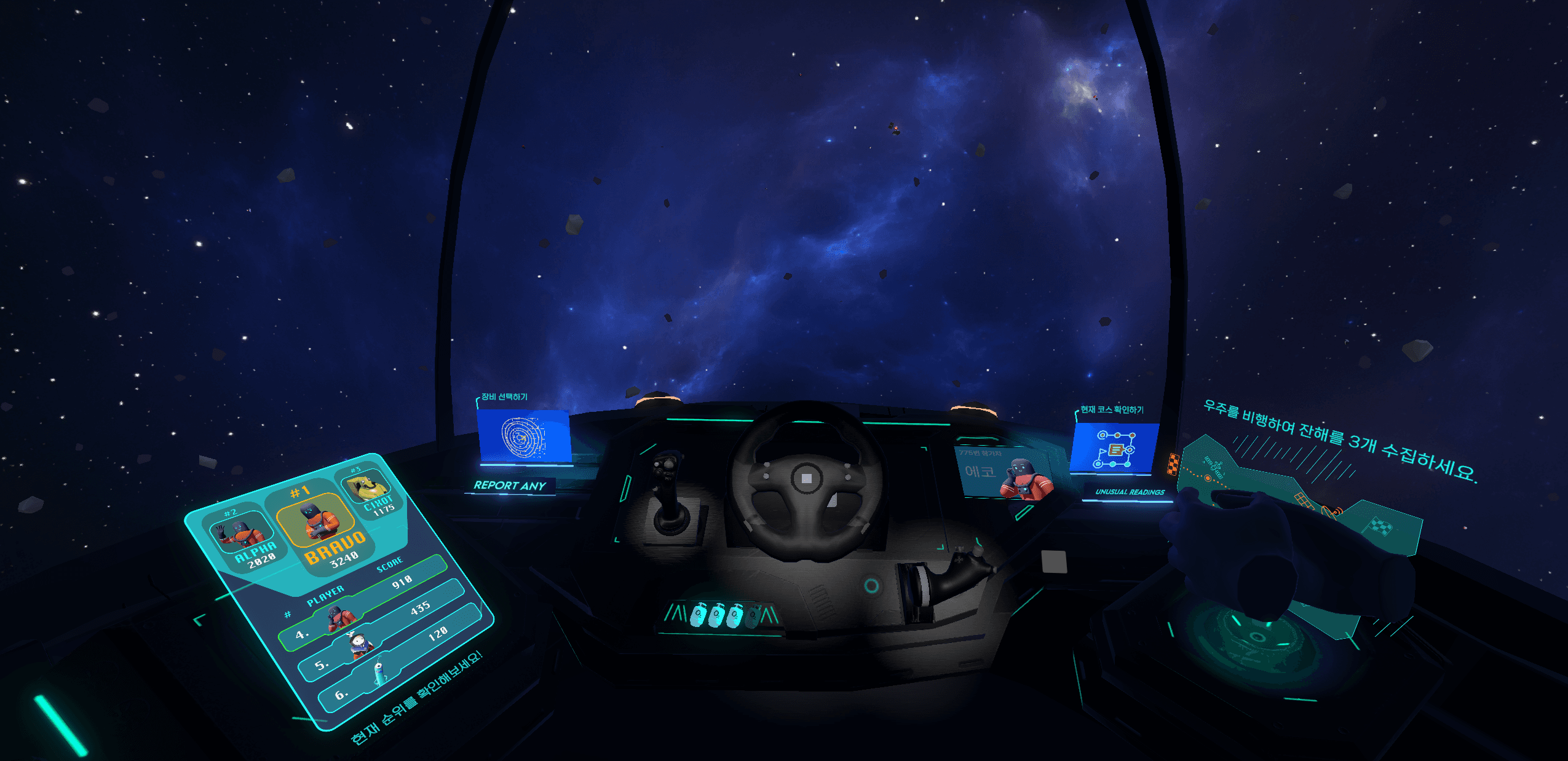Screen dimensions: 1568x761
Task: Click the first O2 tank icon
Action: click(699, 615)
